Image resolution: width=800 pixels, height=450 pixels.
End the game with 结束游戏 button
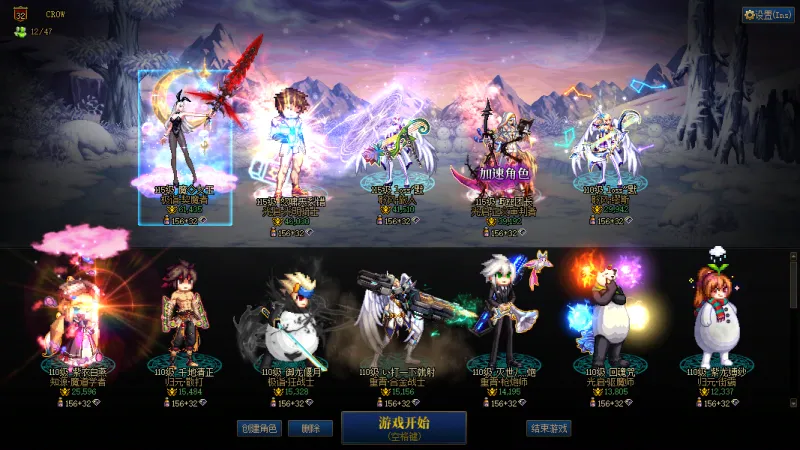[x=549, y=428]
